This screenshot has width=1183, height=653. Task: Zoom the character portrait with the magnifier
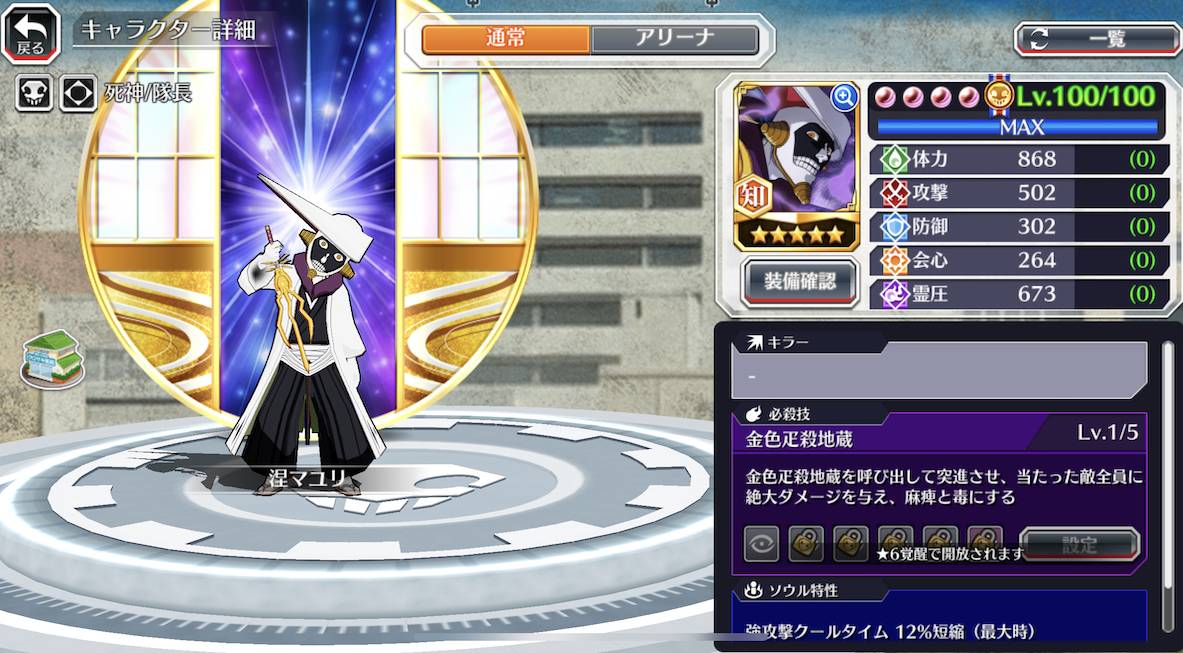pyautogui.click(x=845, y=96)
